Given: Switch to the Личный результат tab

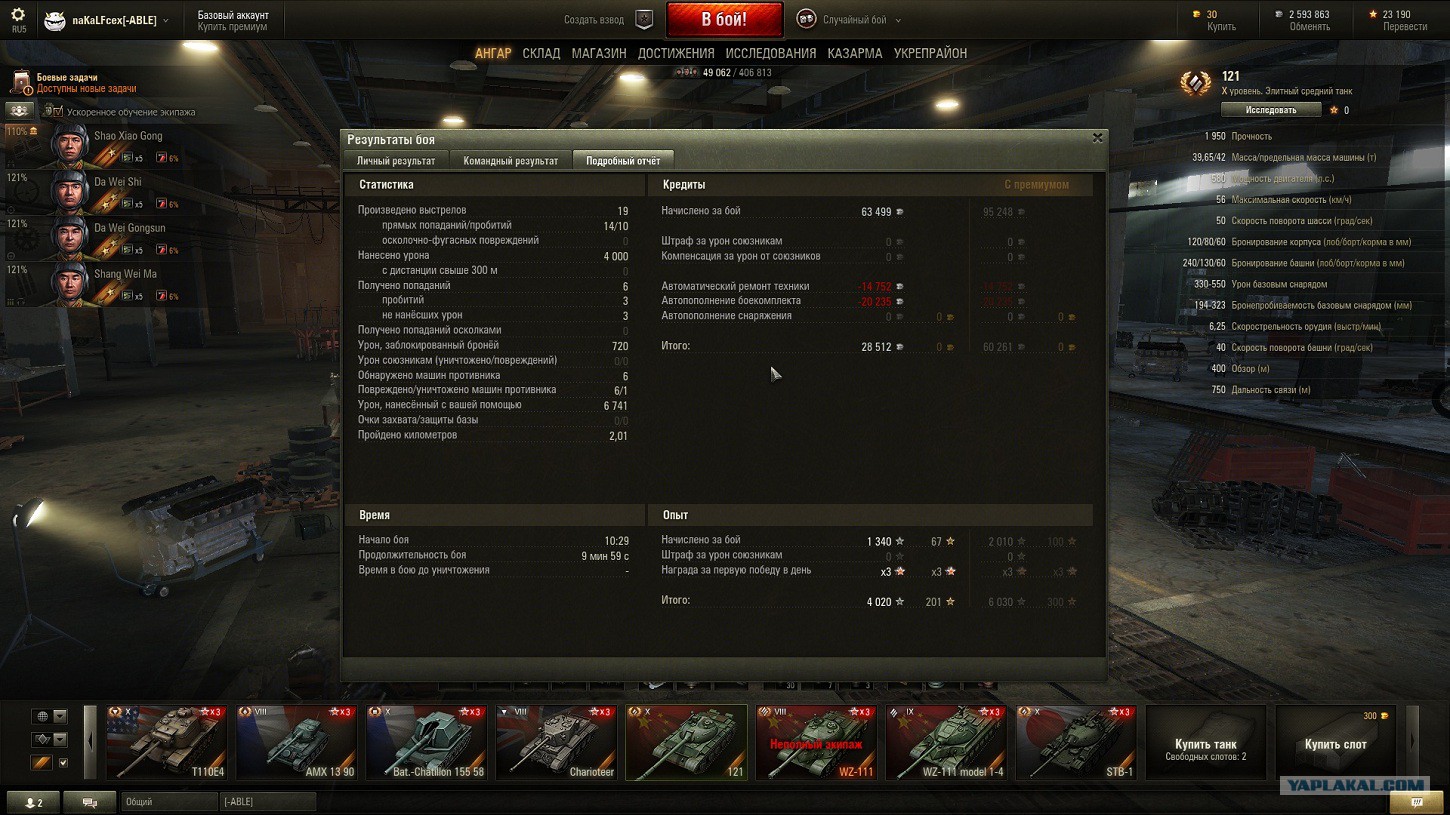Looking at the screenshot, I should pyautogui.click(x=396, y=160).
